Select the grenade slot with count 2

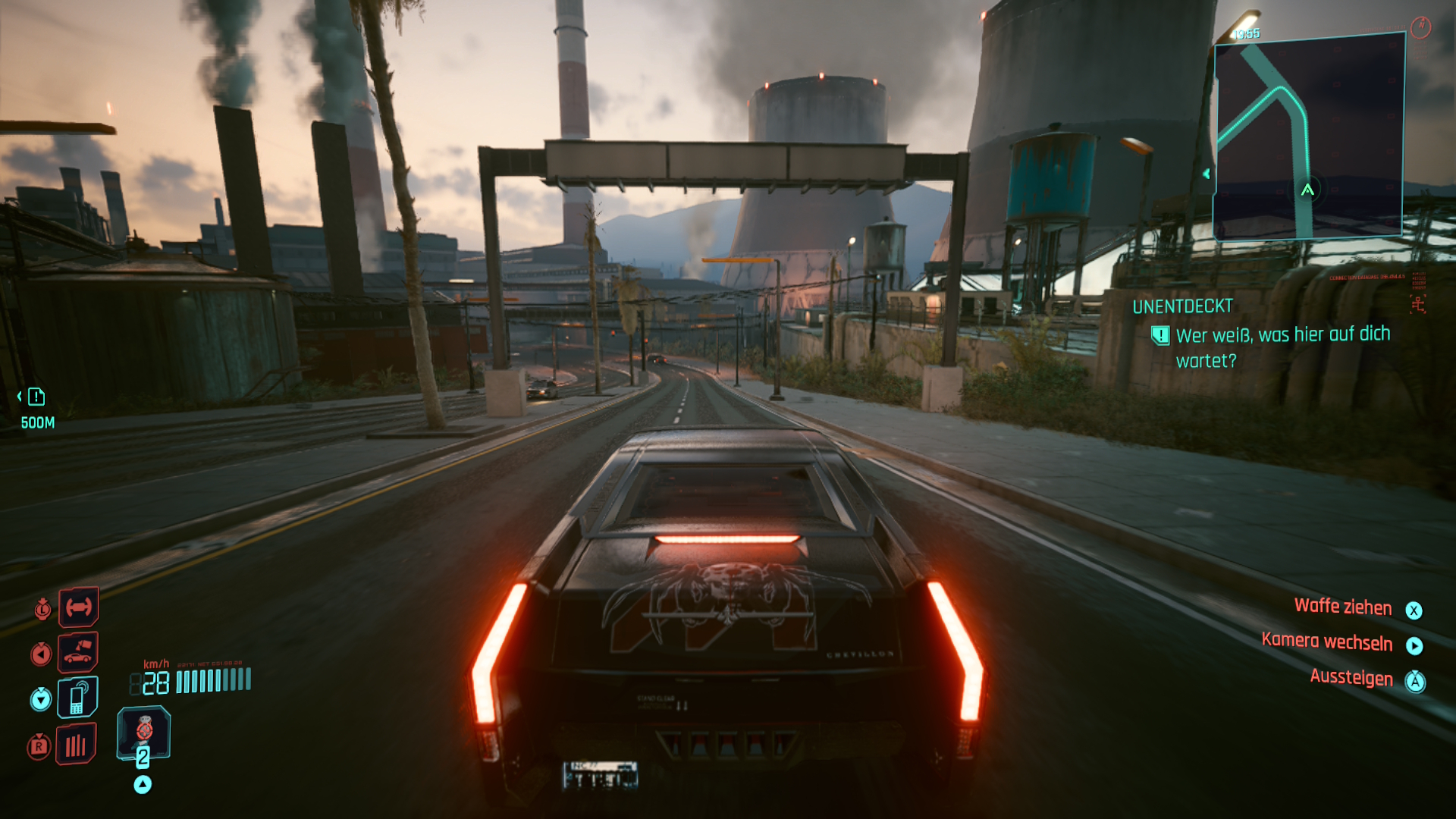(x=143, y=734)
